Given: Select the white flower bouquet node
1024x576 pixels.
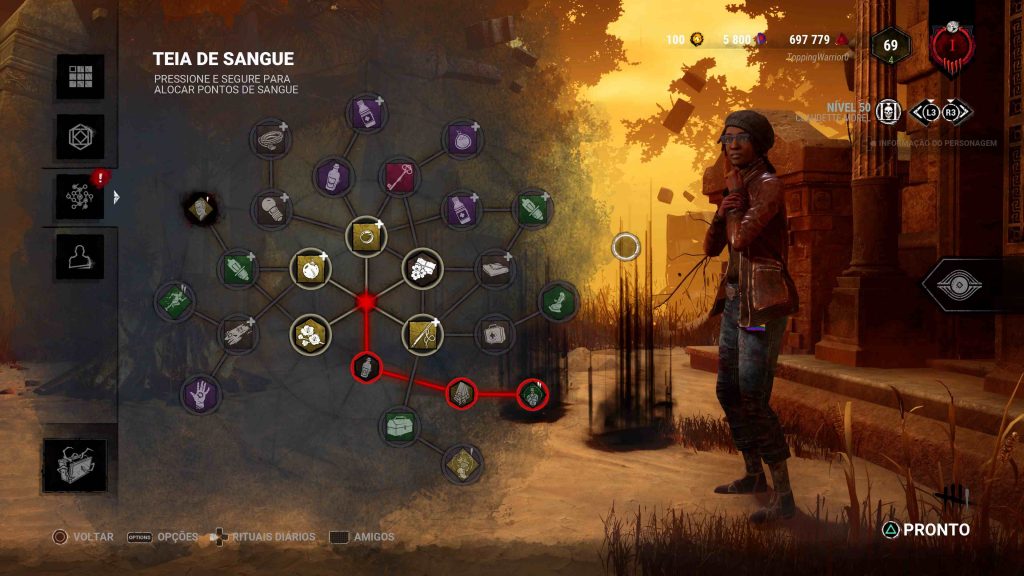Looking at the screenshot, I should coord(422,268).
